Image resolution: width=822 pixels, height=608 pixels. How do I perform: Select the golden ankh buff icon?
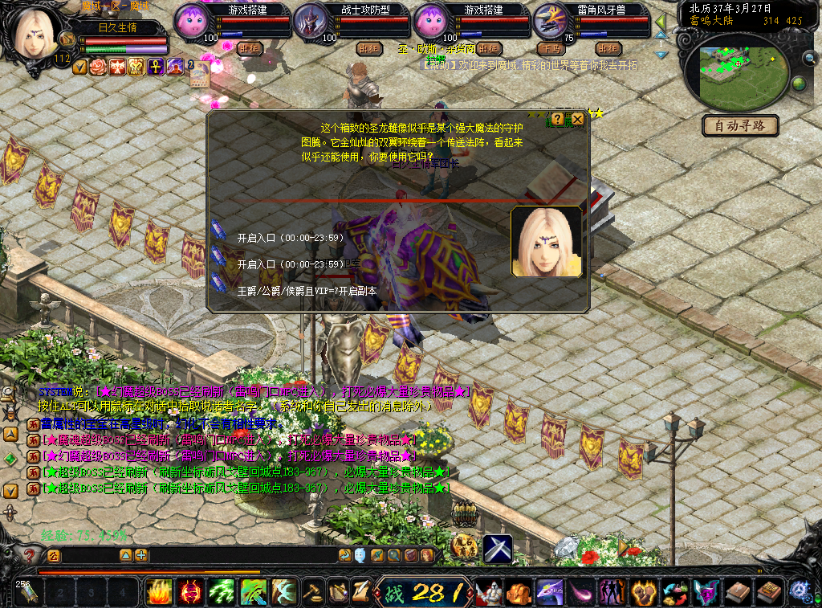click(x=156, y=67)
